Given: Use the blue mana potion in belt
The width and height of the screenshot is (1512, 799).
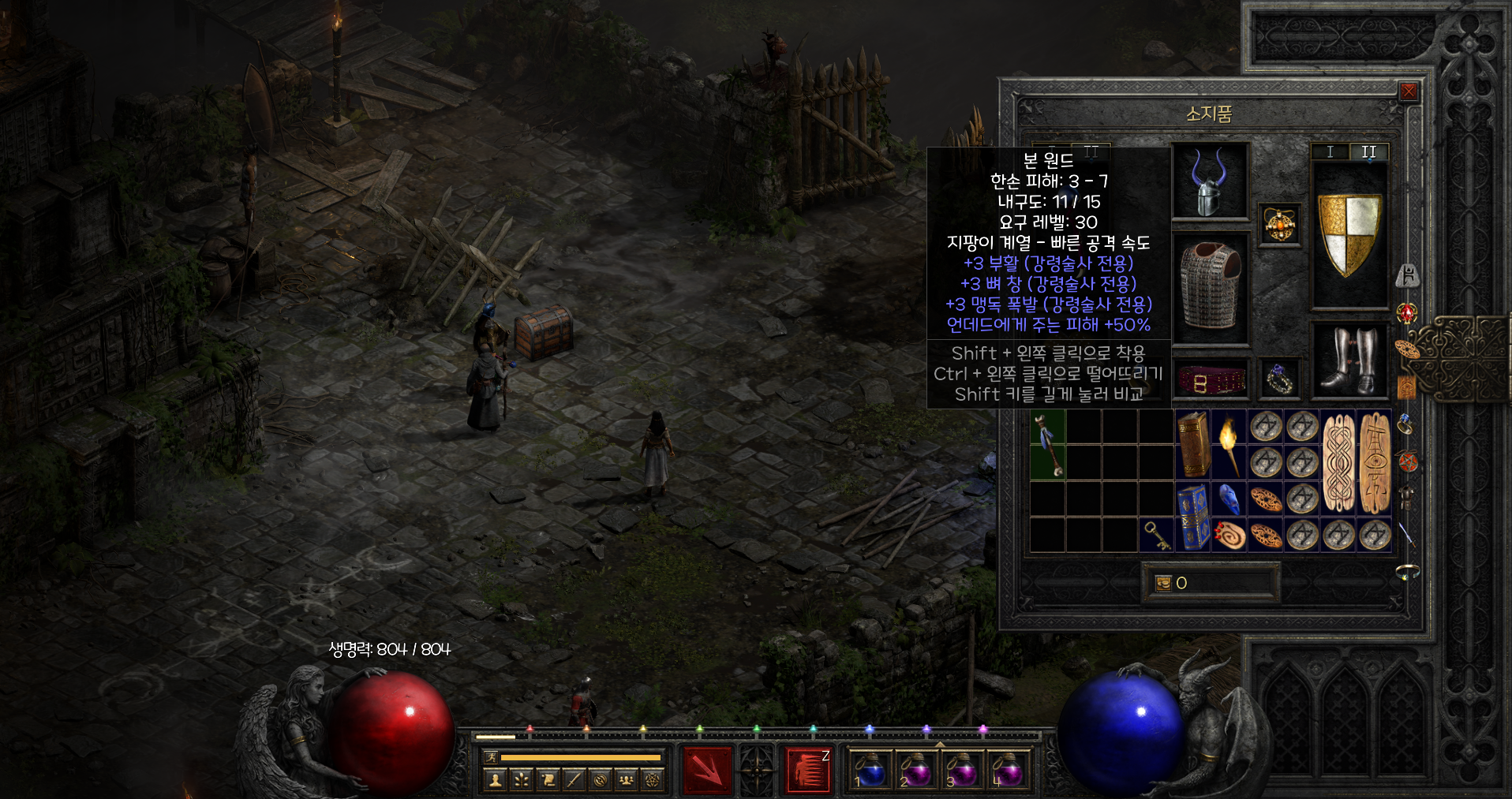Looking at the screenshot, I should tap(870, 769).
